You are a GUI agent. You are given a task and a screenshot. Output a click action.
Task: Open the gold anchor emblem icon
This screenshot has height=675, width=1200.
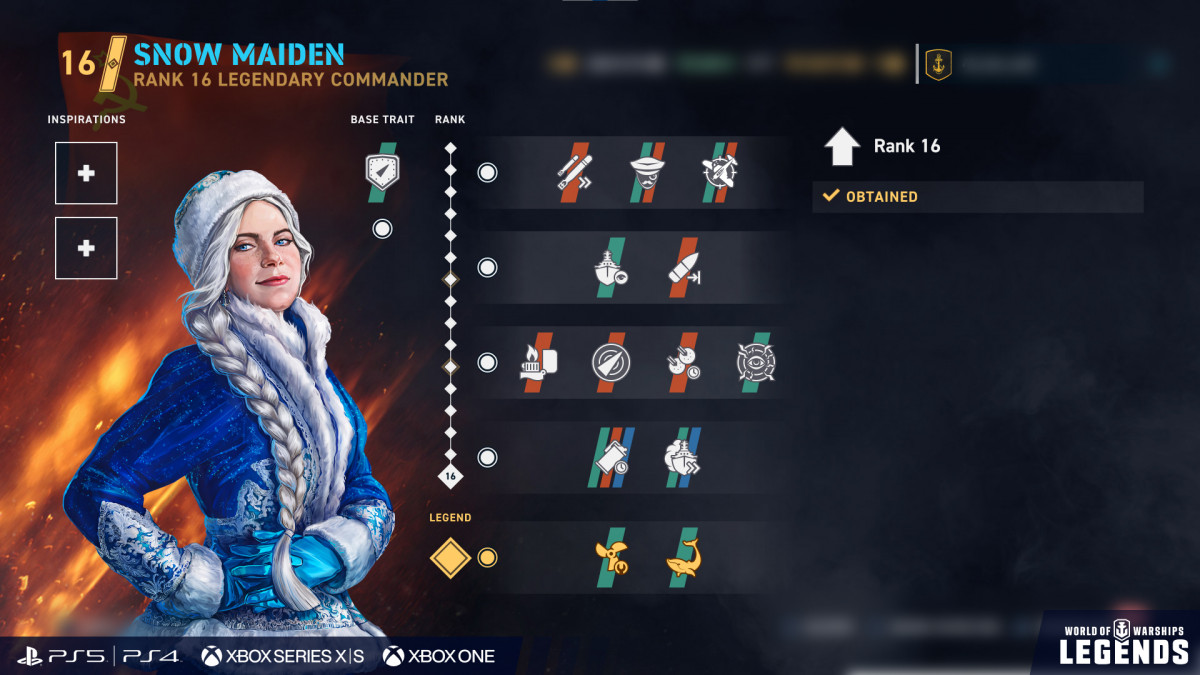(938, 65)
